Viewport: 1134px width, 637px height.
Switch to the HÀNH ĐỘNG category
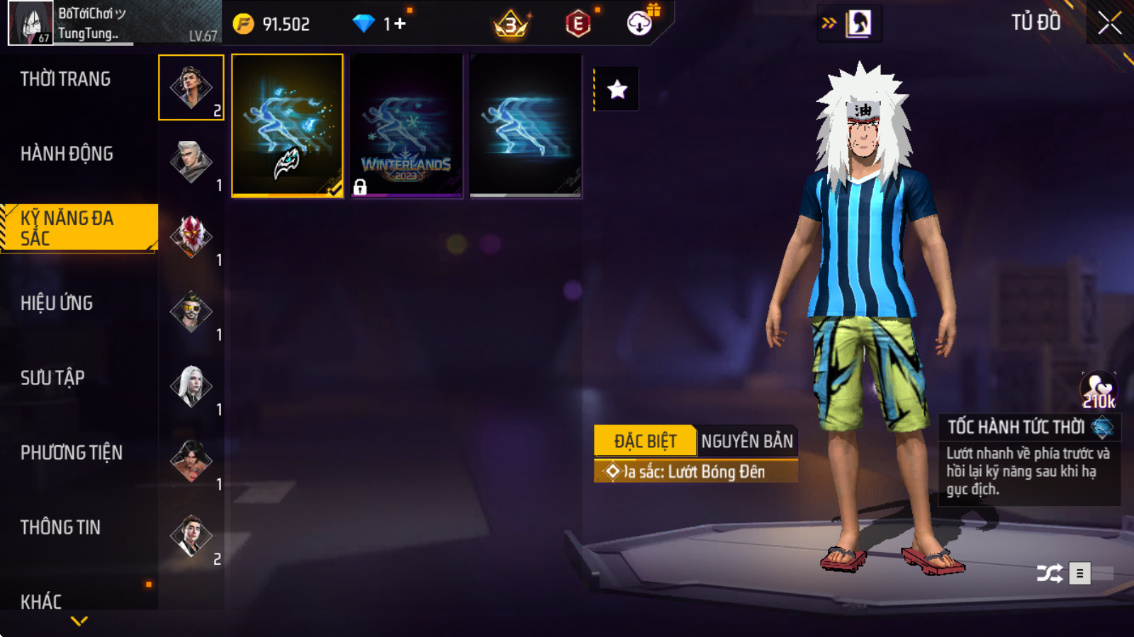coord(67,154)
